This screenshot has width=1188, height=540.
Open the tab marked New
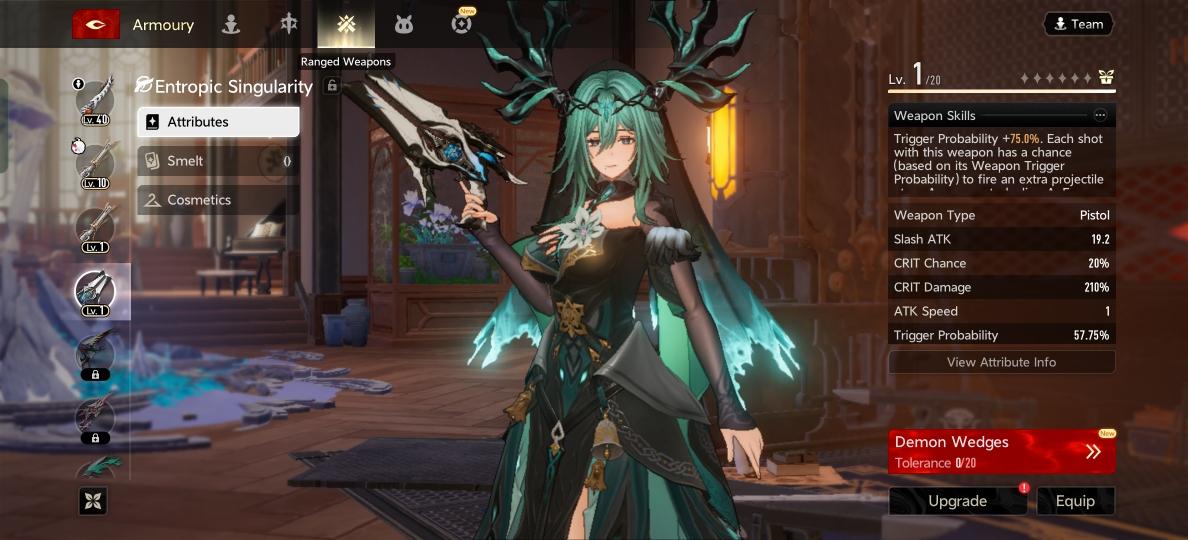tap(461, 23)
